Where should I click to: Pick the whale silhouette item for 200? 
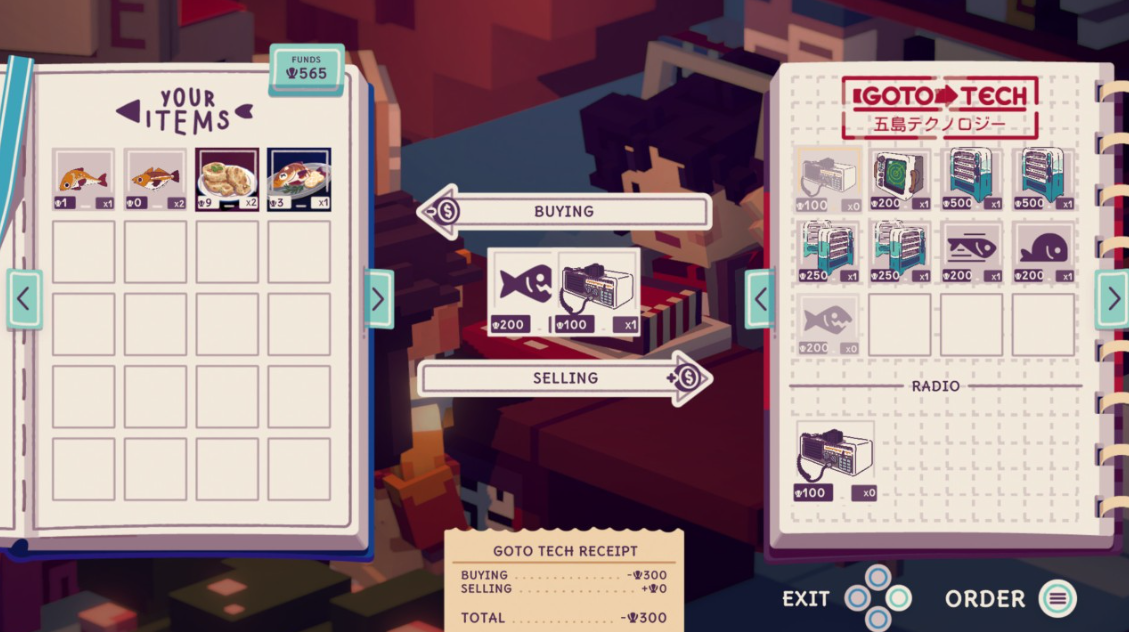coord(1044,252)
